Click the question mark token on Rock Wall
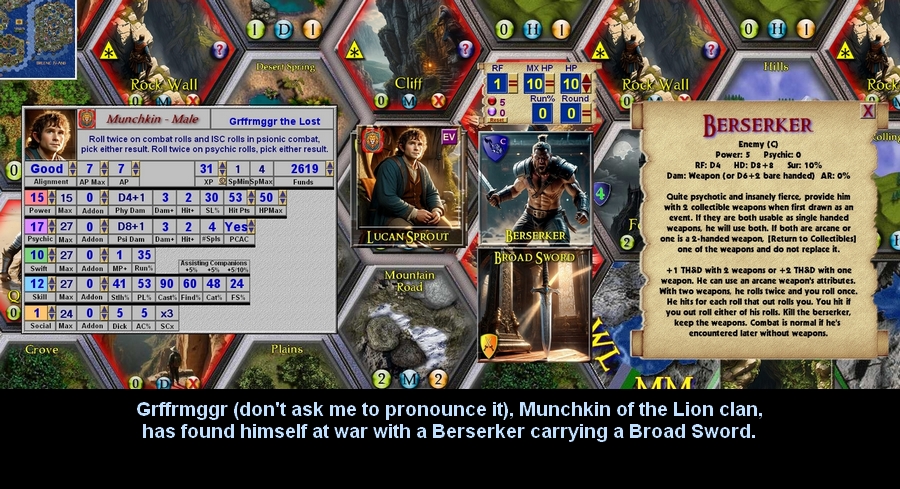Image resolution: width=900 pixels, height=489 pixels. tap(221, 49)
